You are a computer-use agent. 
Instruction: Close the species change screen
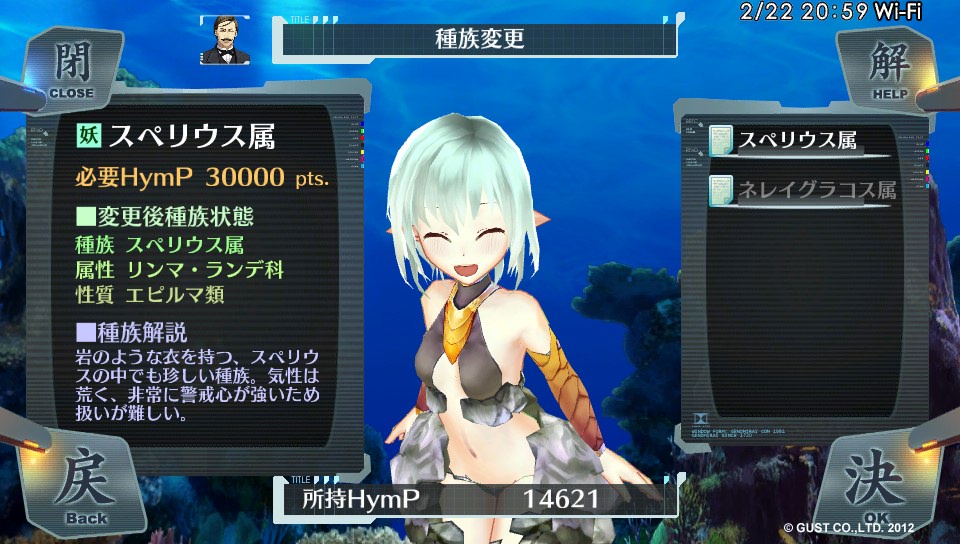tap(70, 68)
